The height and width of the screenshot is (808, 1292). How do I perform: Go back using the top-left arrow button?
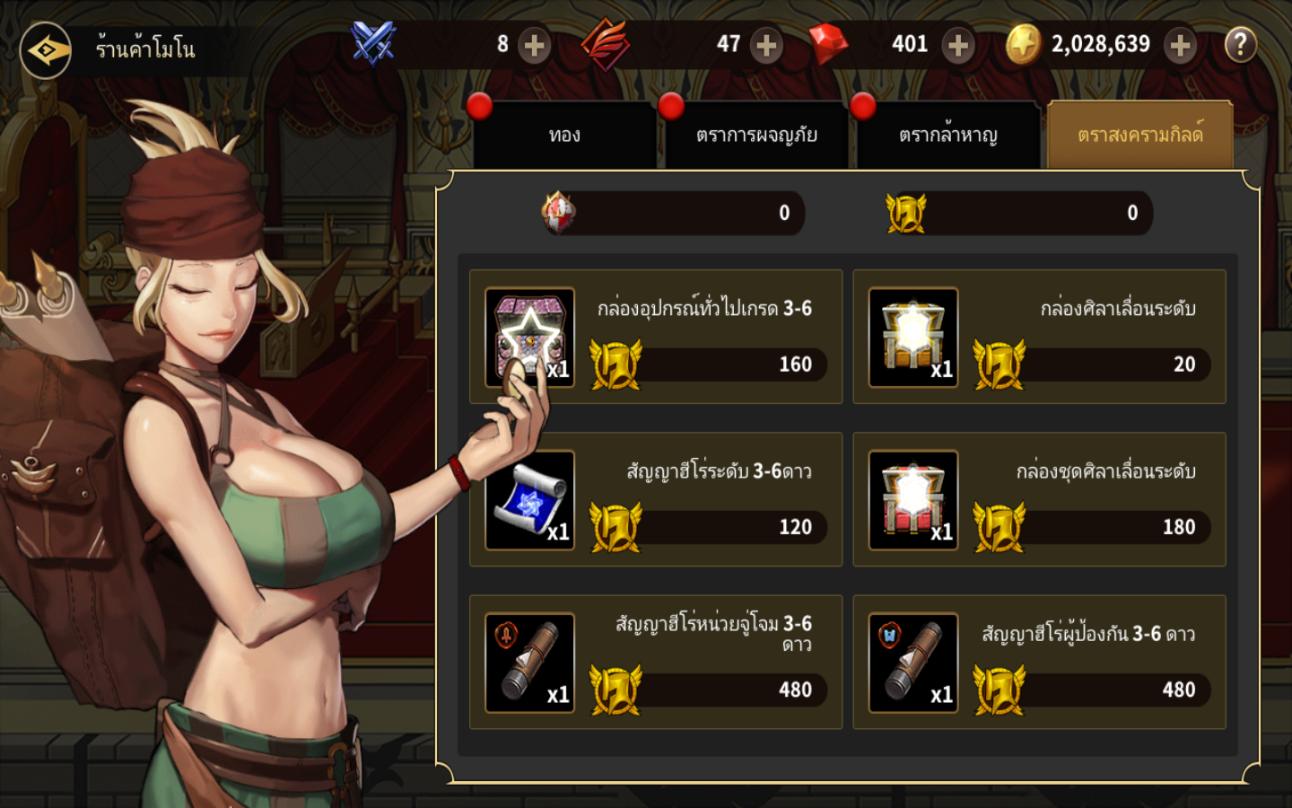coord(46,49)
